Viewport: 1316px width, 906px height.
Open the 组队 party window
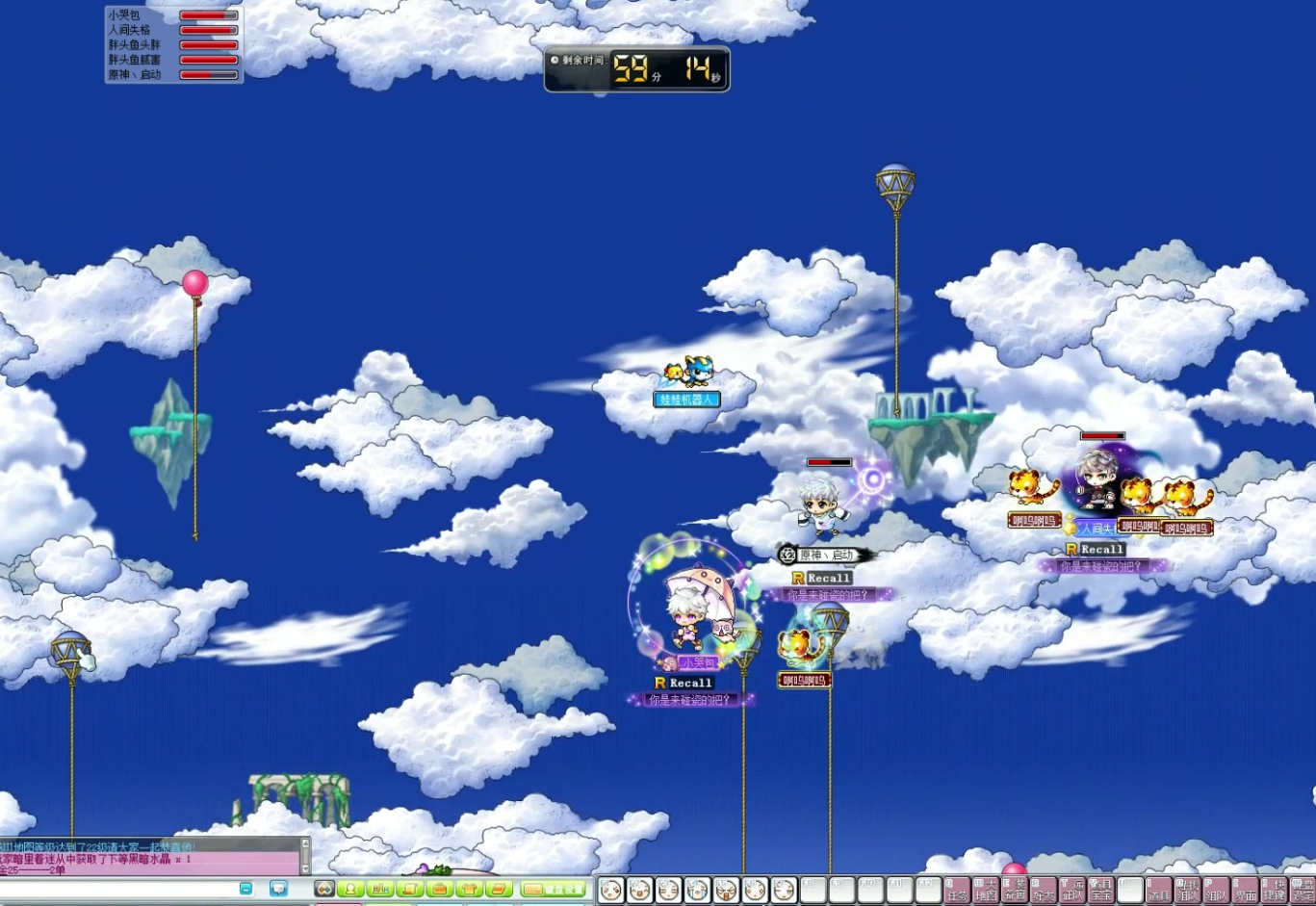tap(1216, 890)
